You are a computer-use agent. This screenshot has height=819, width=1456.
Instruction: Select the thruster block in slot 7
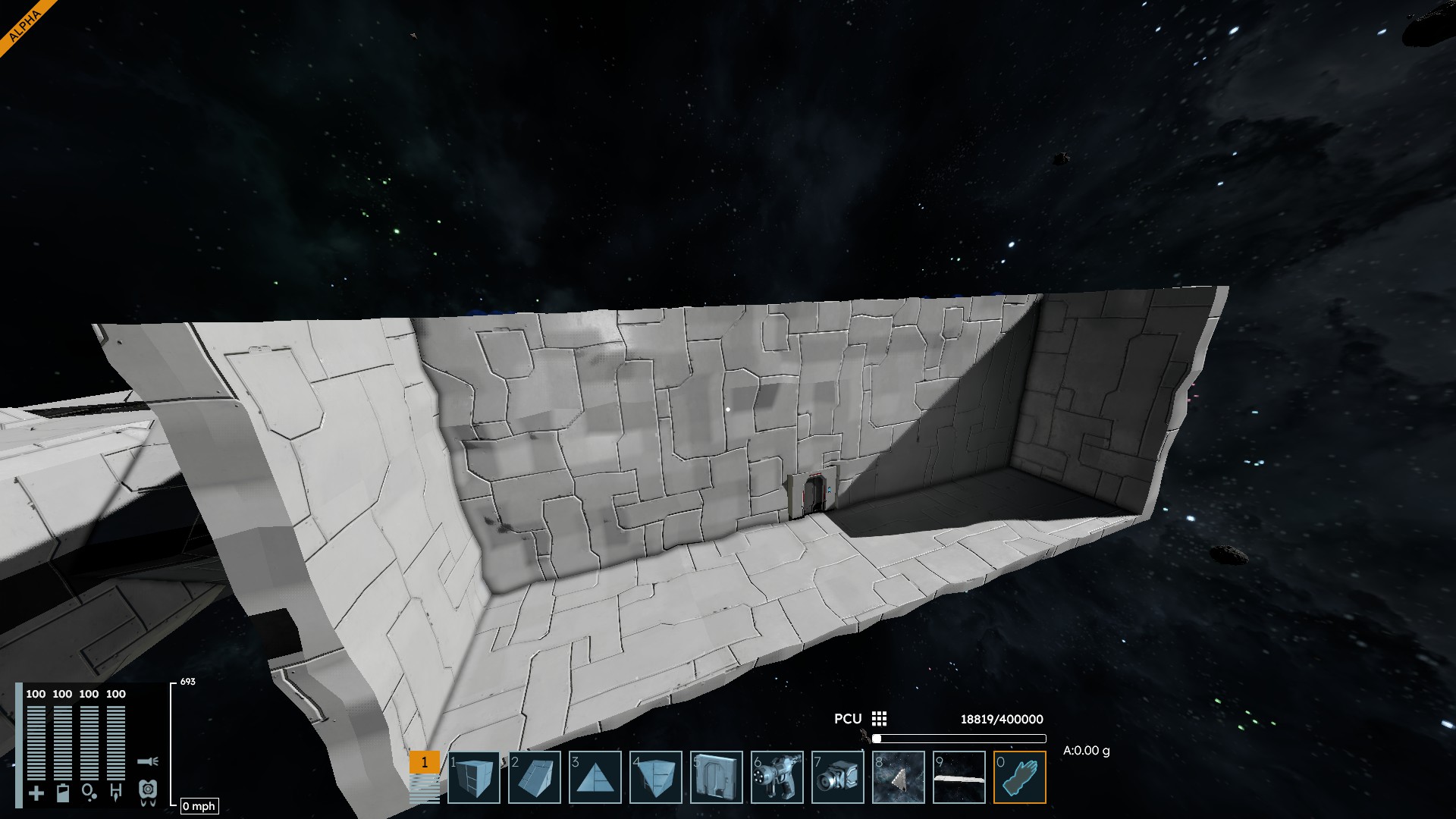tap(838, 777)
